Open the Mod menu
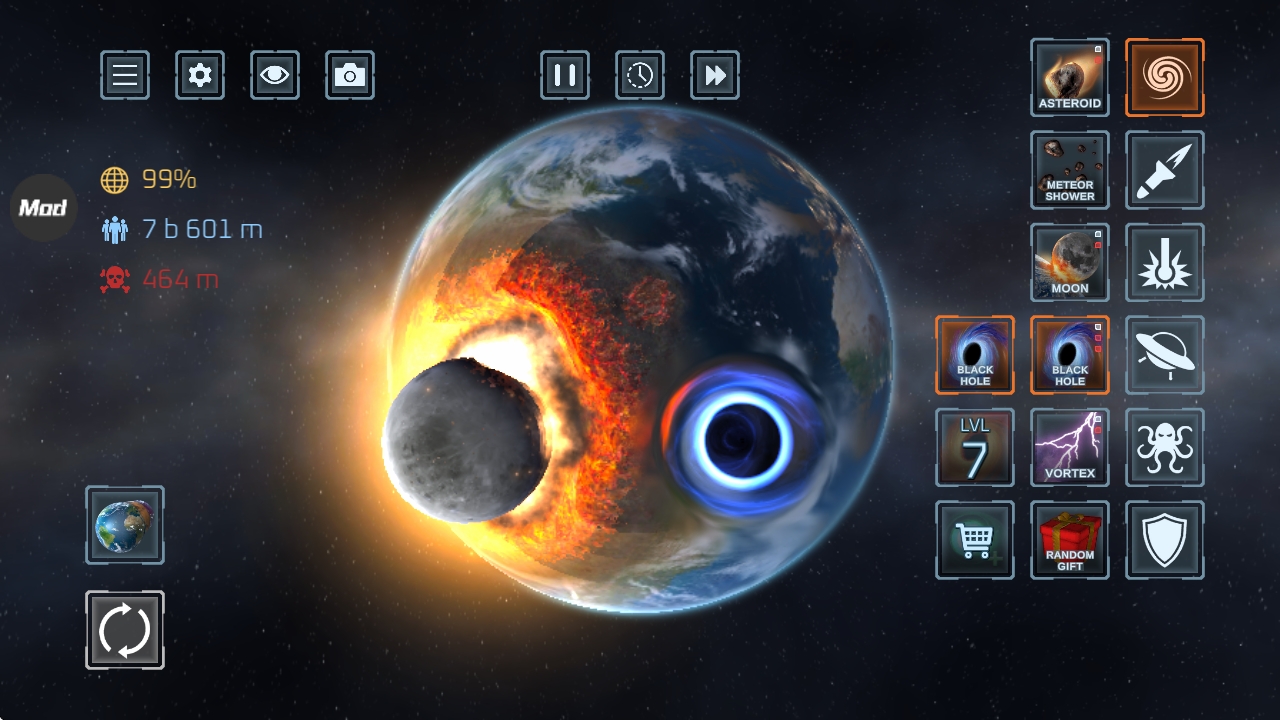 tap(44, 208)
